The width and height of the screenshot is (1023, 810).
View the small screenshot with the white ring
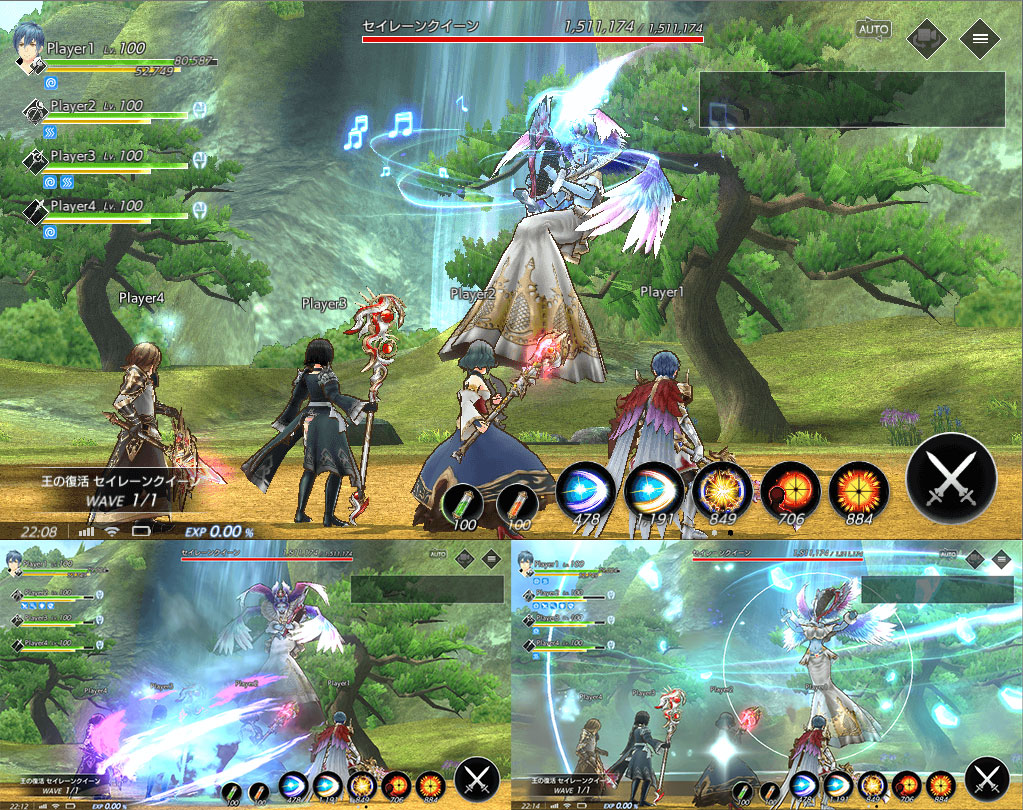[767, 676]
